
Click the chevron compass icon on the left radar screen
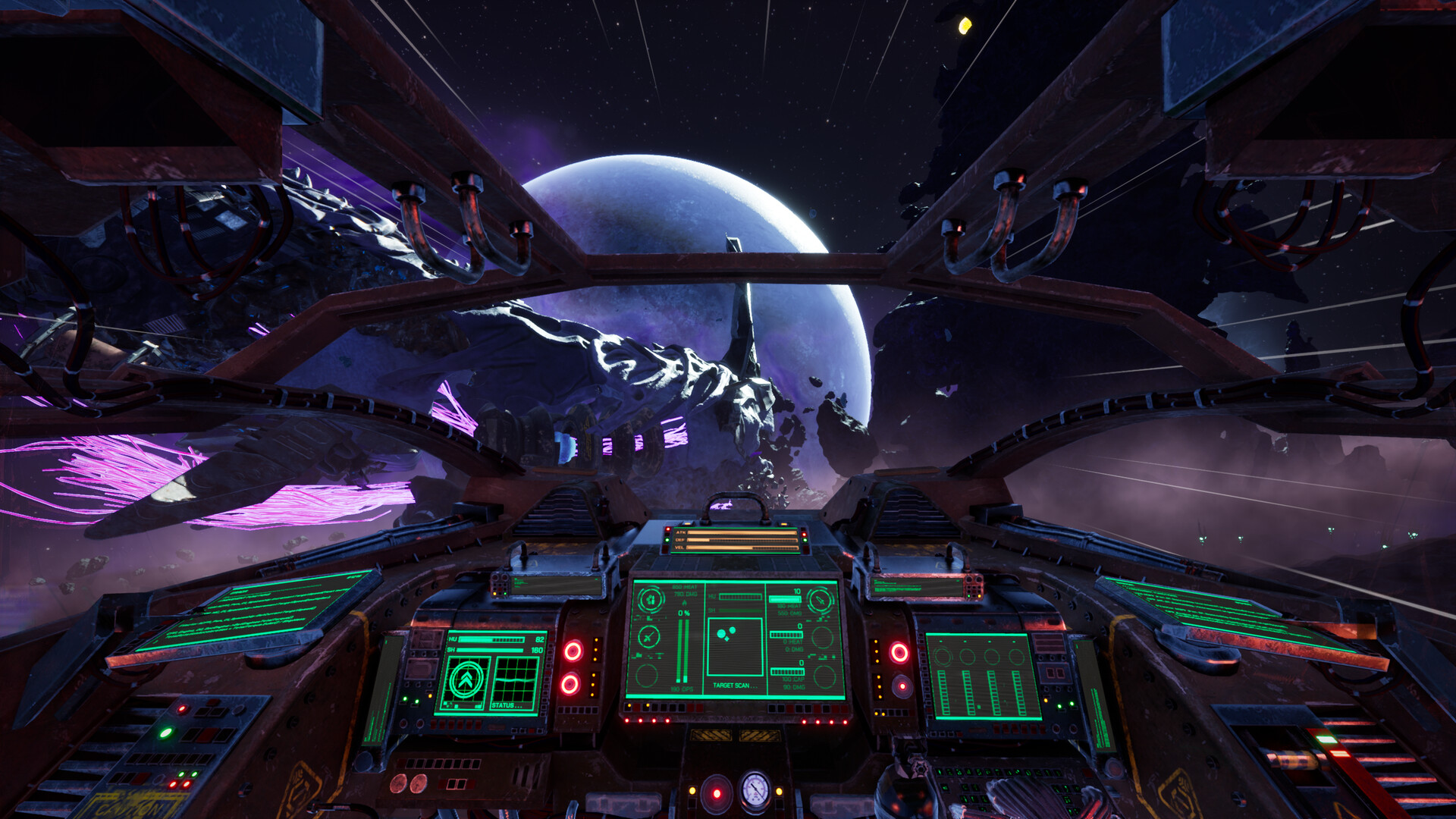pyautogui.click(x=466, y=680)
